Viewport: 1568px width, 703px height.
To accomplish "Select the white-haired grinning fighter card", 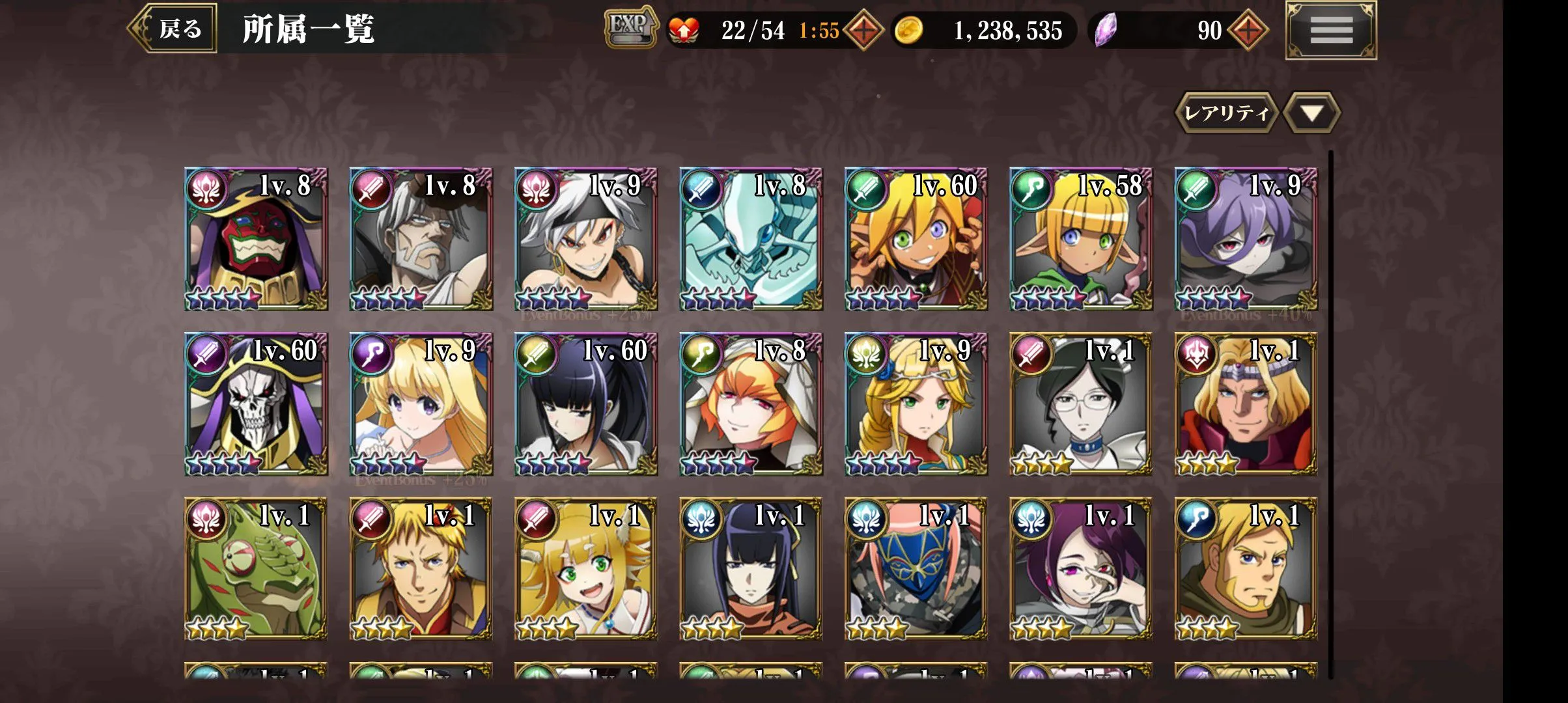I will 586,240.
